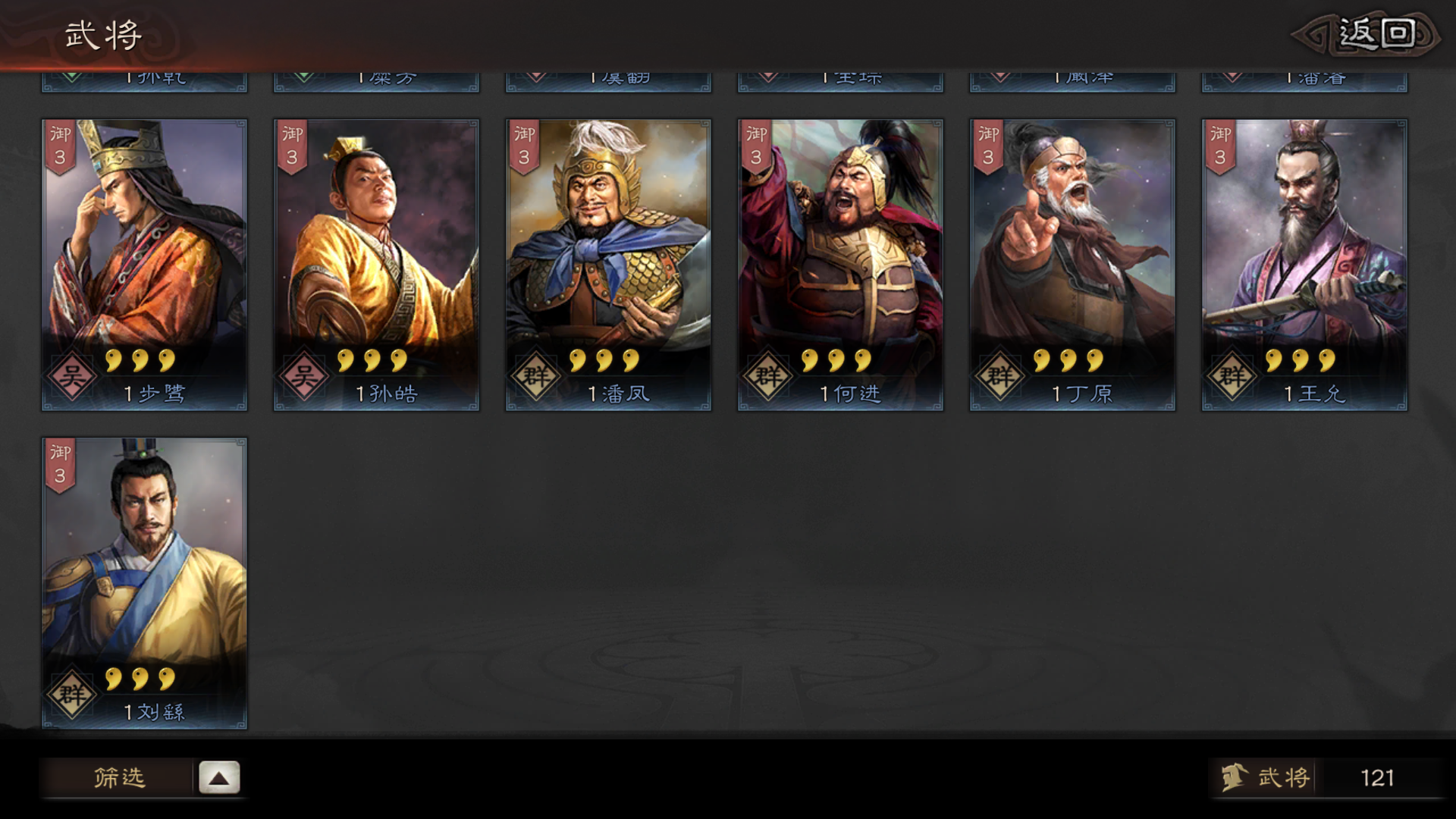View the 王允 general card

pyautogui.click(x=1304, y=265)
